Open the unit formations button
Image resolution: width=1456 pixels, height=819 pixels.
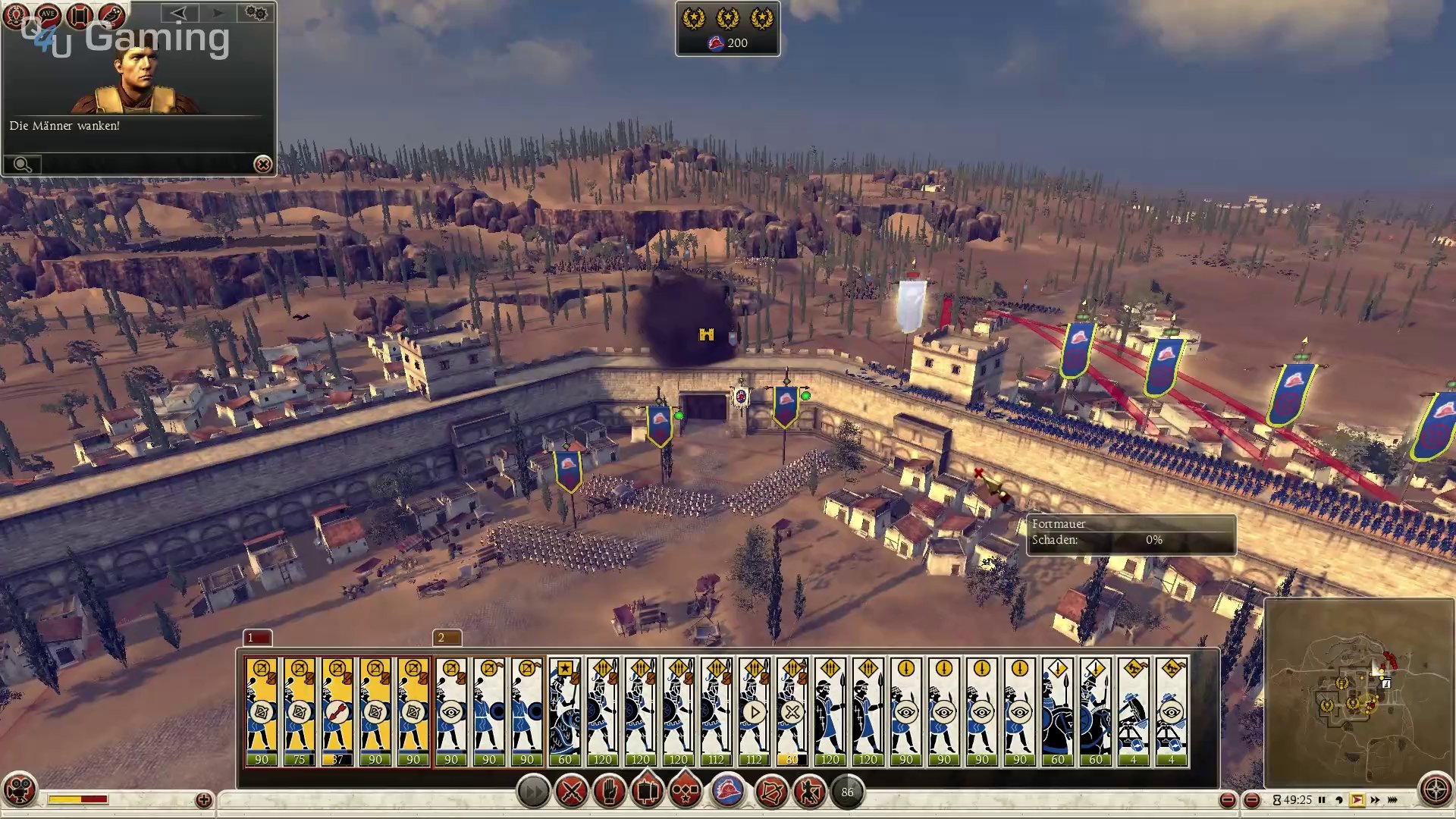tap(686, 792)
